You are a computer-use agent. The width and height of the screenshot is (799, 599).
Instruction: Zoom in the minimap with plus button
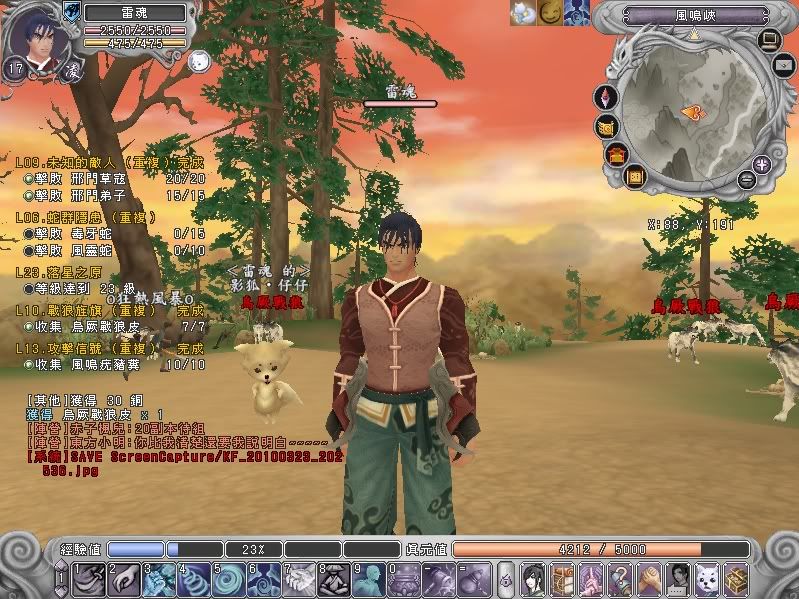(762, 164)
